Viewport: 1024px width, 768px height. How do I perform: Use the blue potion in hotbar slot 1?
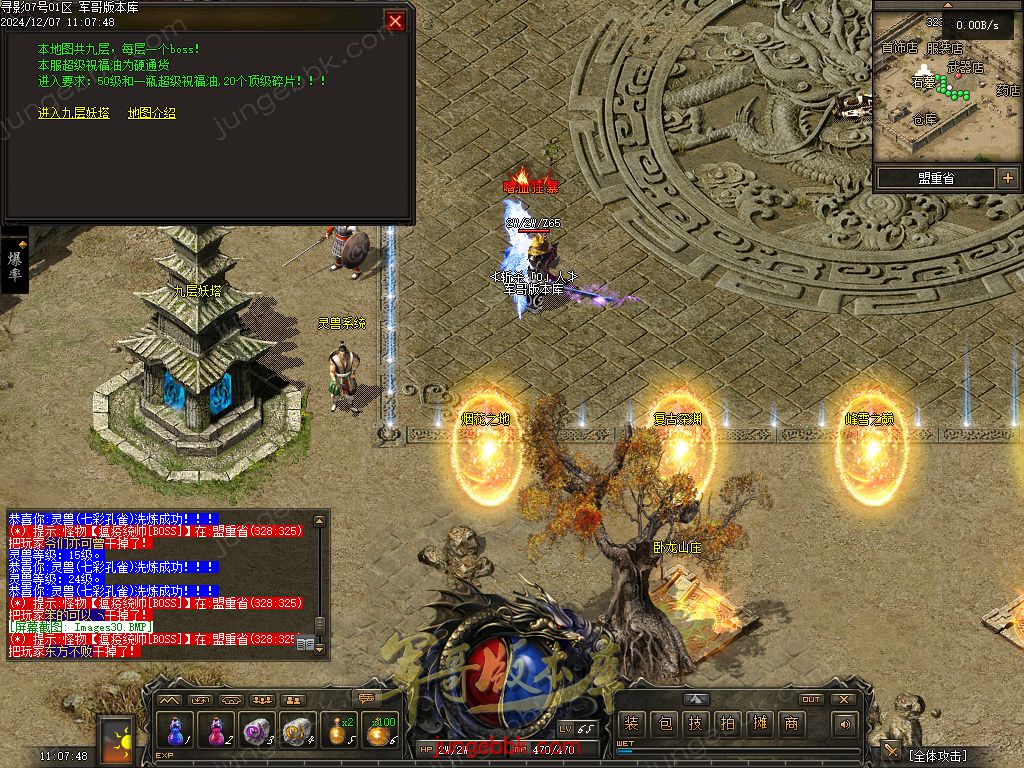177,729
